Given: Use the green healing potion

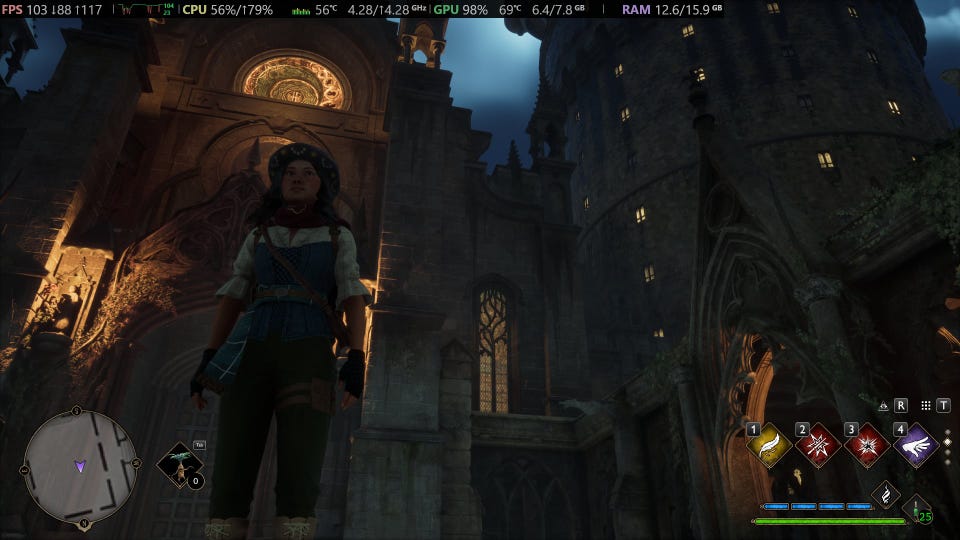Looking at the screenshot, I should (916, 510).
